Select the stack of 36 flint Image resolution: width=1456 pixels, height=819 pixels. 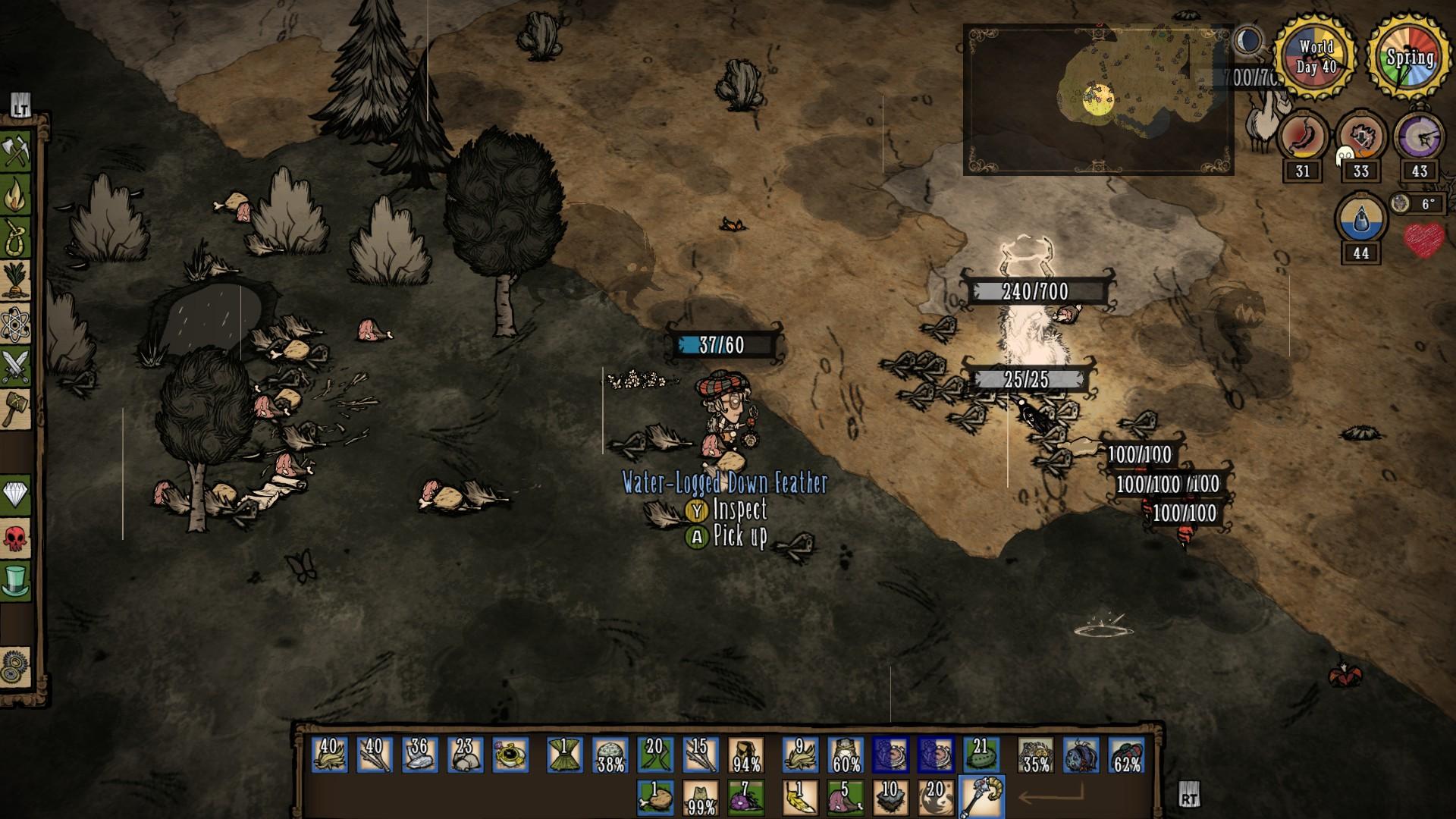(x=419, y=755)
